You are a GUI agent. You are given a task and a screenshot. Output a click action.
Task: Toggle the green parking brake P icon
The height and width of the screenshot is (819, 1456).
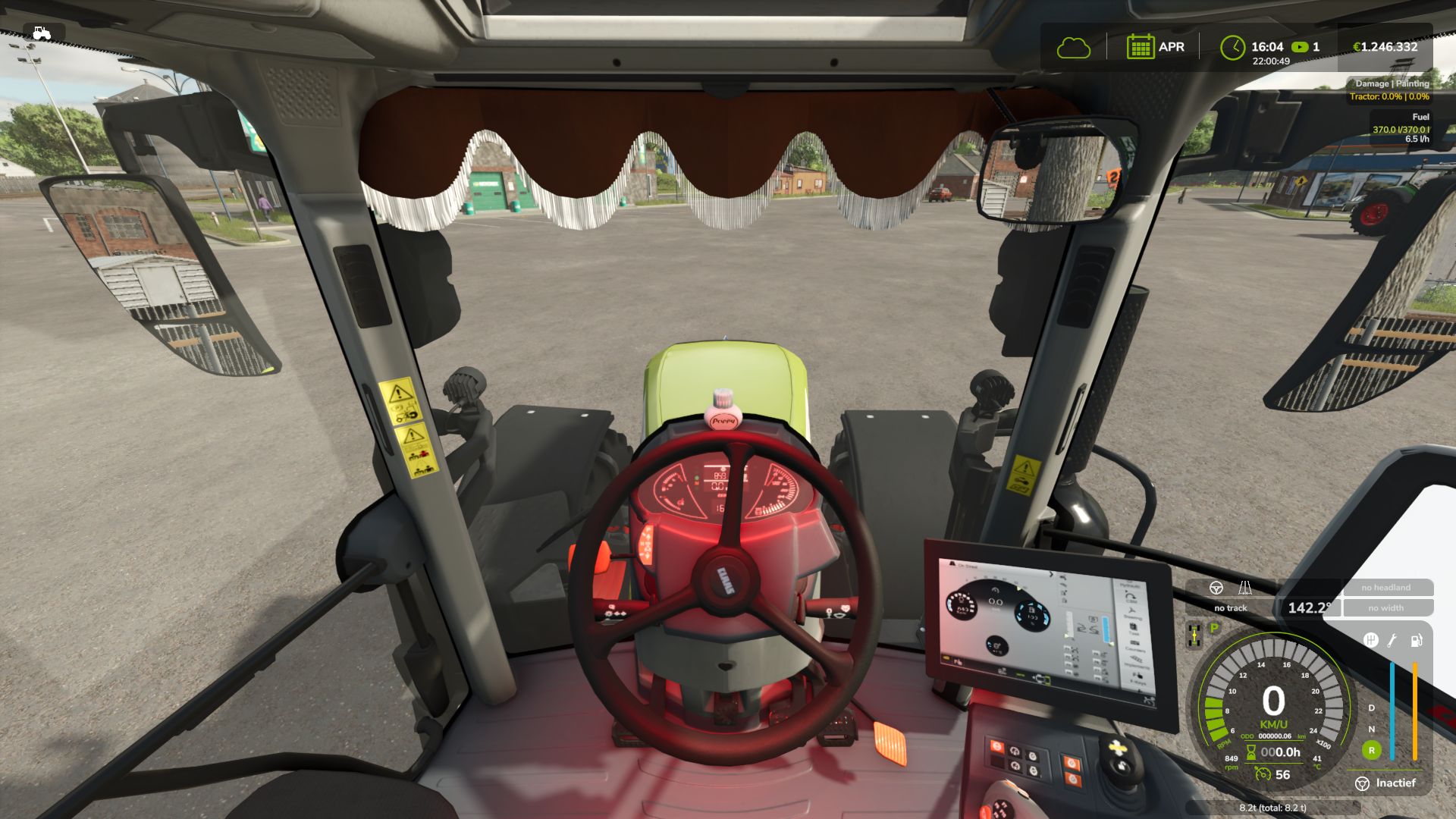tap(1214, 628)
